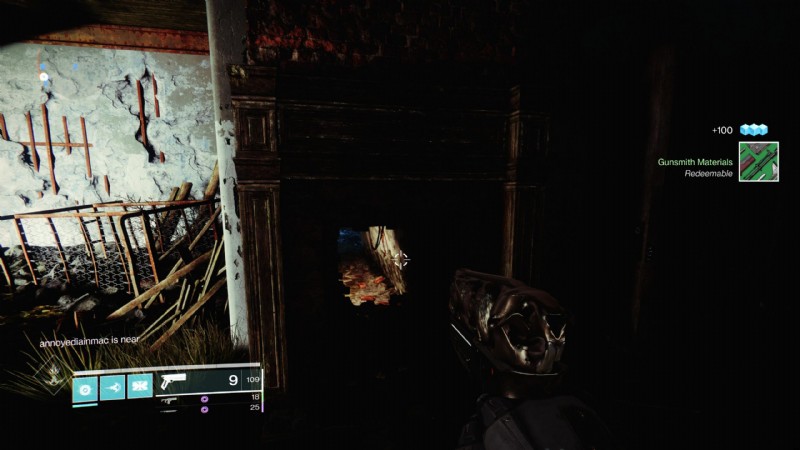Select the grenade ability icon
Screen dimensions: 800x450
click(x=85, y=386)
